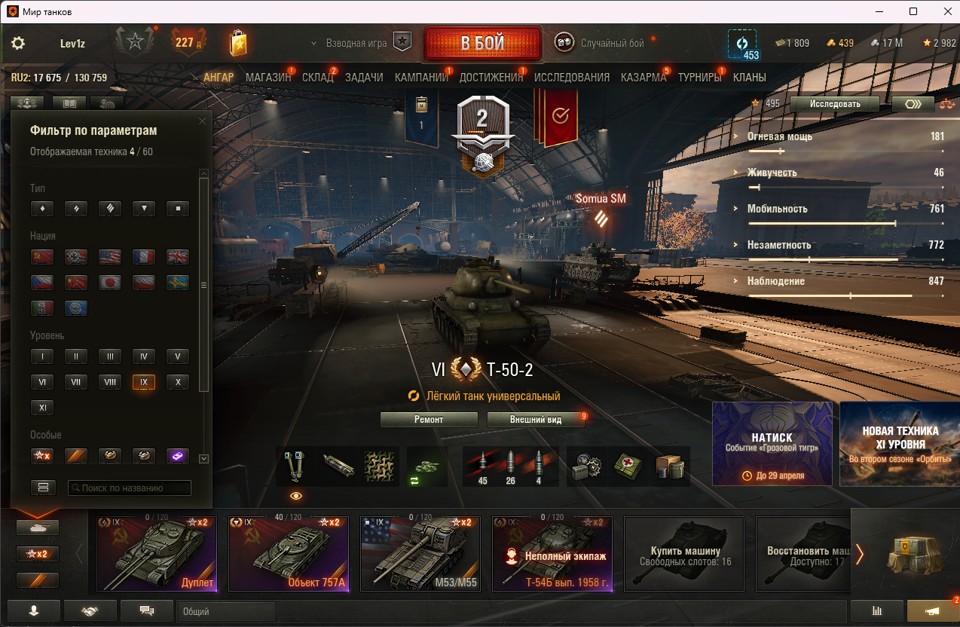
Task: Select the Объект 757А tank card
Action: (x=288, y=553)
